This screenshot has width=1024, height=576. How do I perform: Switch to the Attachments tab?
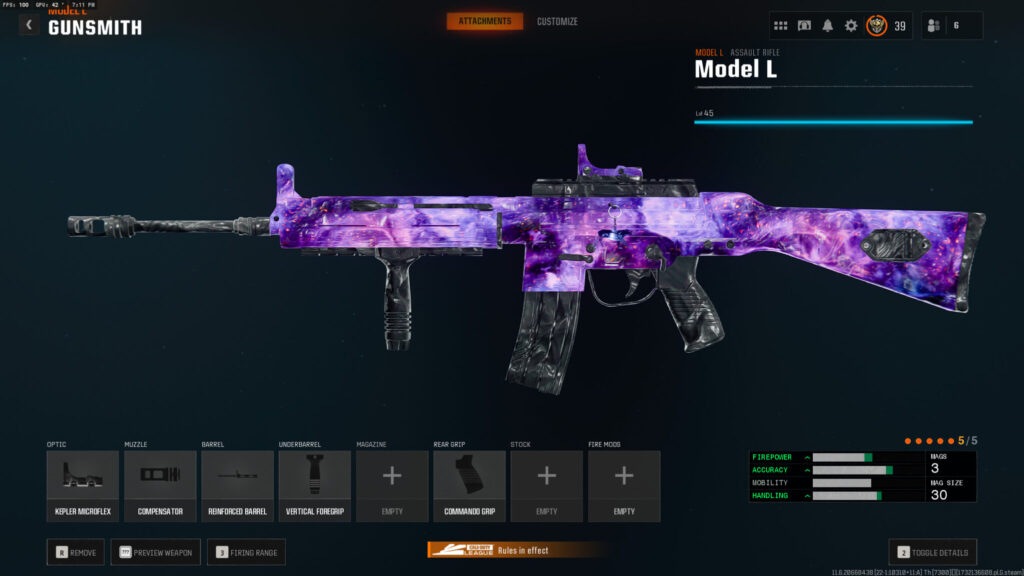pyautogui.click(x=484, y=21)
